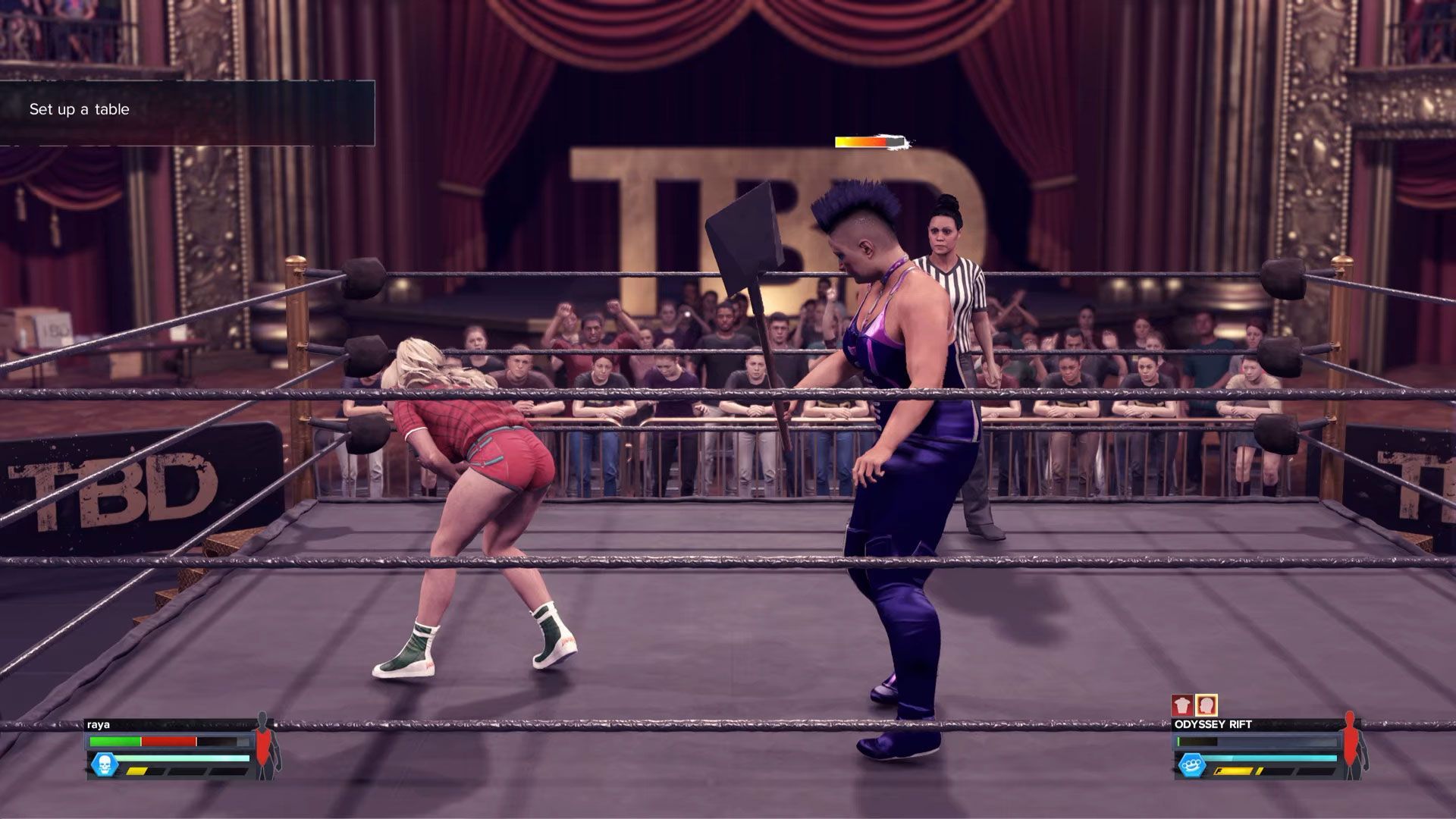Expand the Set up a table objective panel
The height and width of the screenshot is (819, 1456).
click(190, 110)
